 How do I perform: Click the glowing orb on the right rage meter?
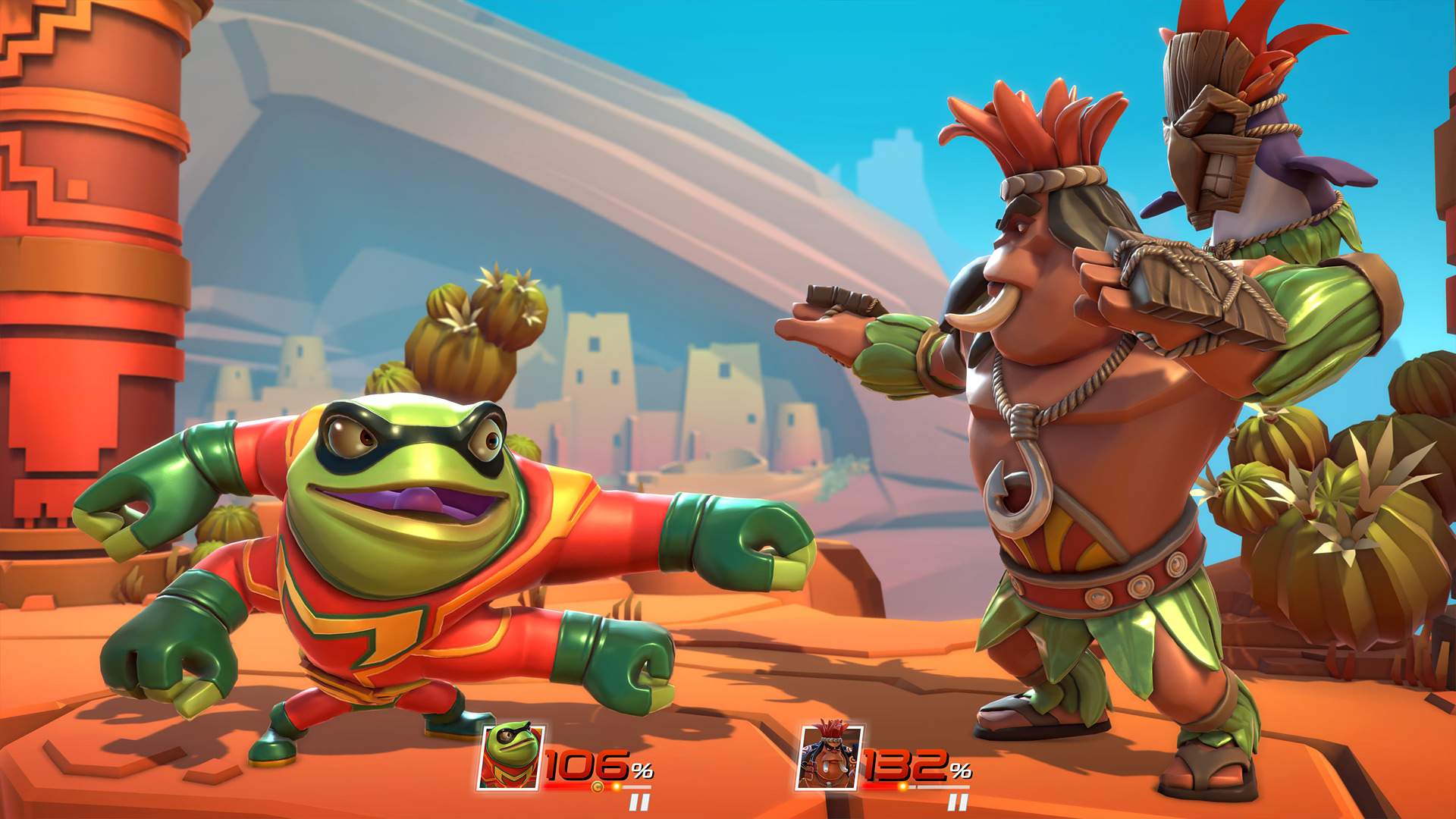[x=902, y=787]
